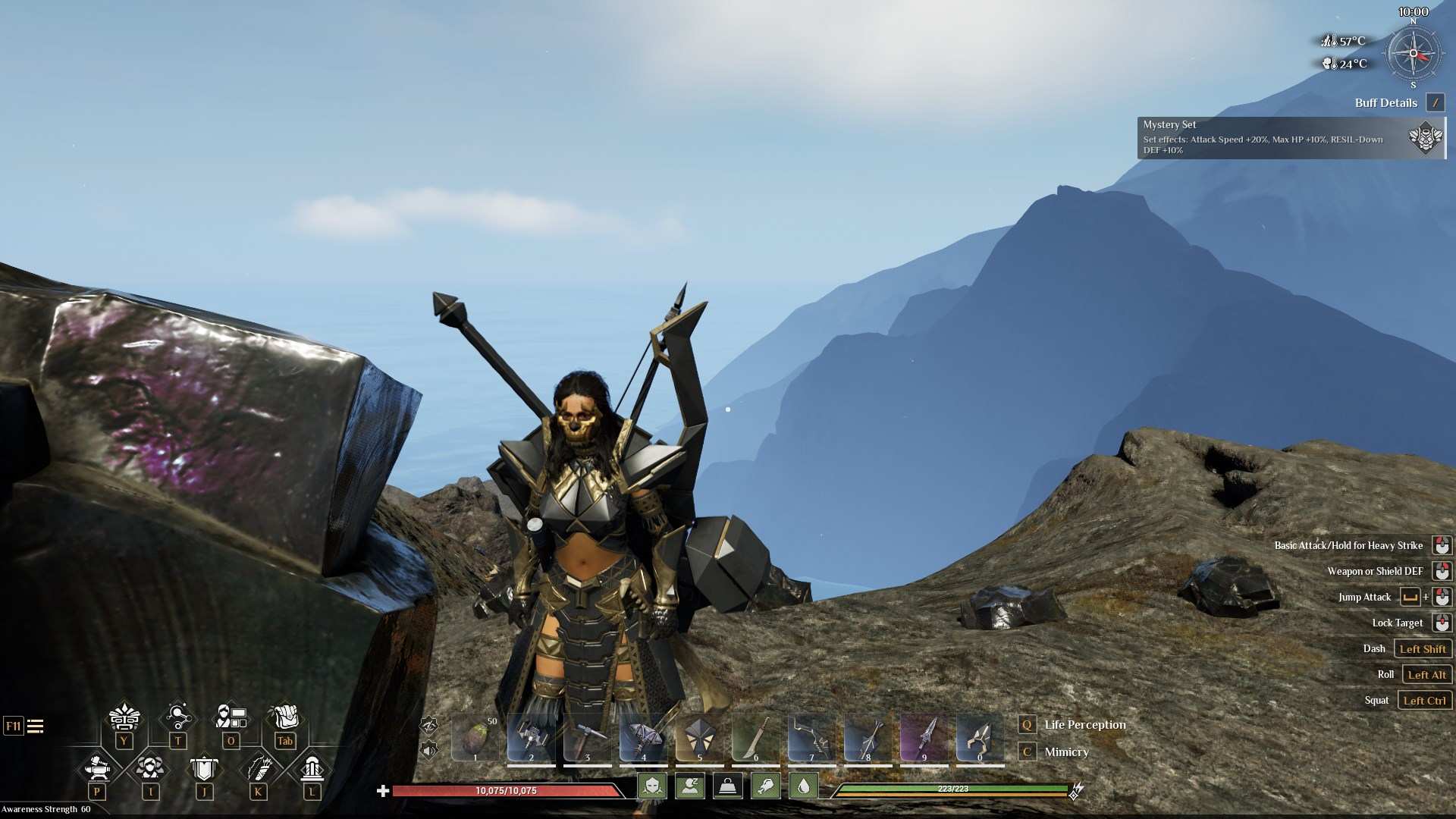Select the pickaxe in hotbar slot 3
This screenshot has width=1456, height=819.
[x=588, y=737]
